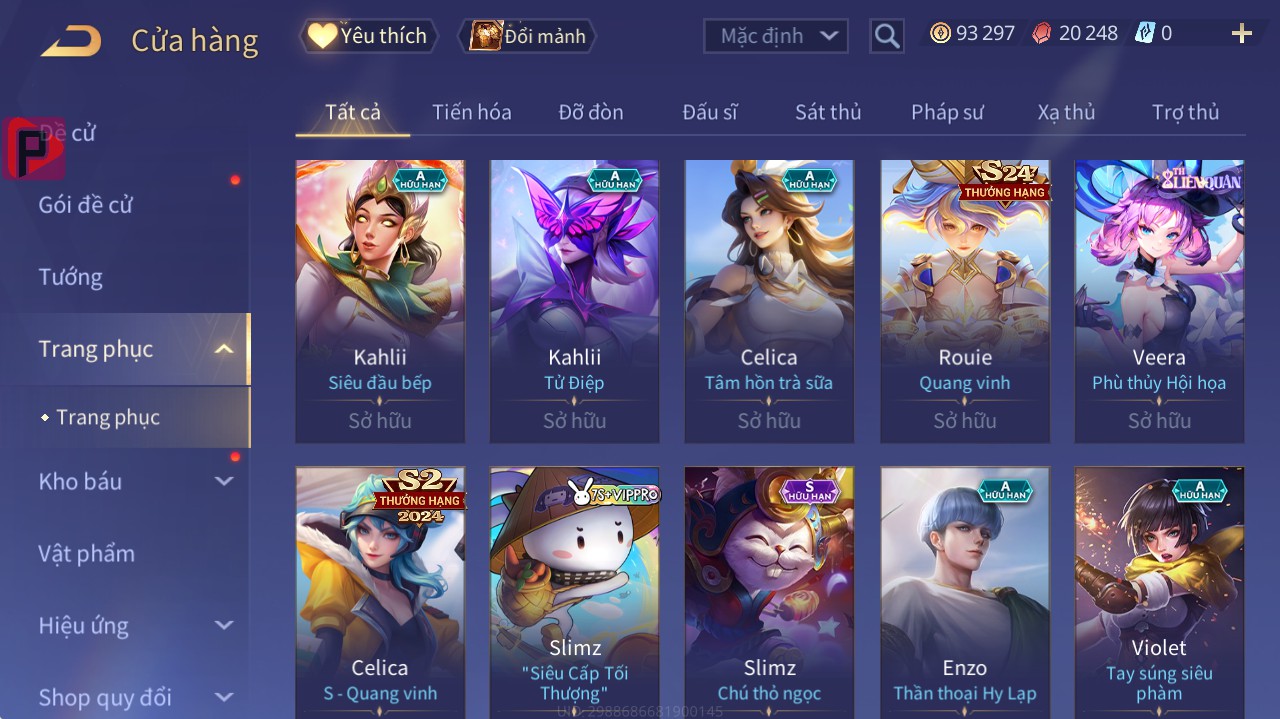
Task: Choose the Rouie Quang vinh skin card
Action: 965,300
